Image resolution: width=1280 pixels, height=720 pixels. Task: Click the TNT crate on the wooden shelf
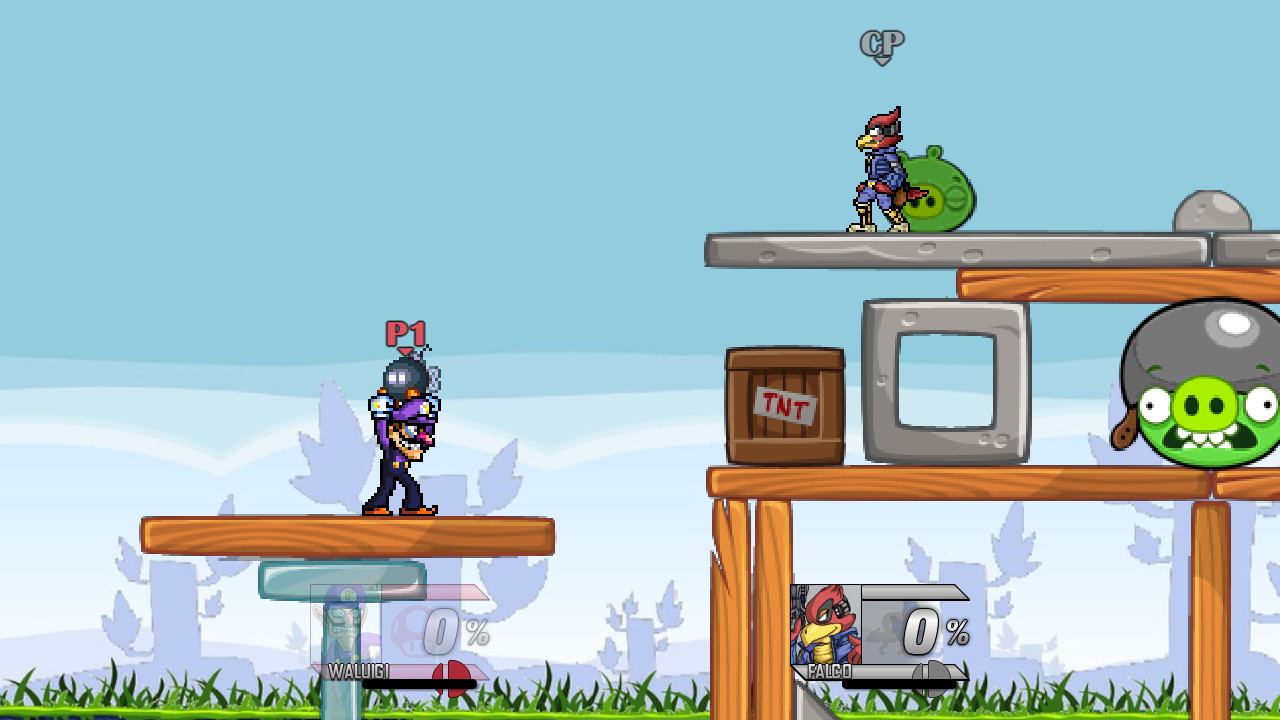785,405
